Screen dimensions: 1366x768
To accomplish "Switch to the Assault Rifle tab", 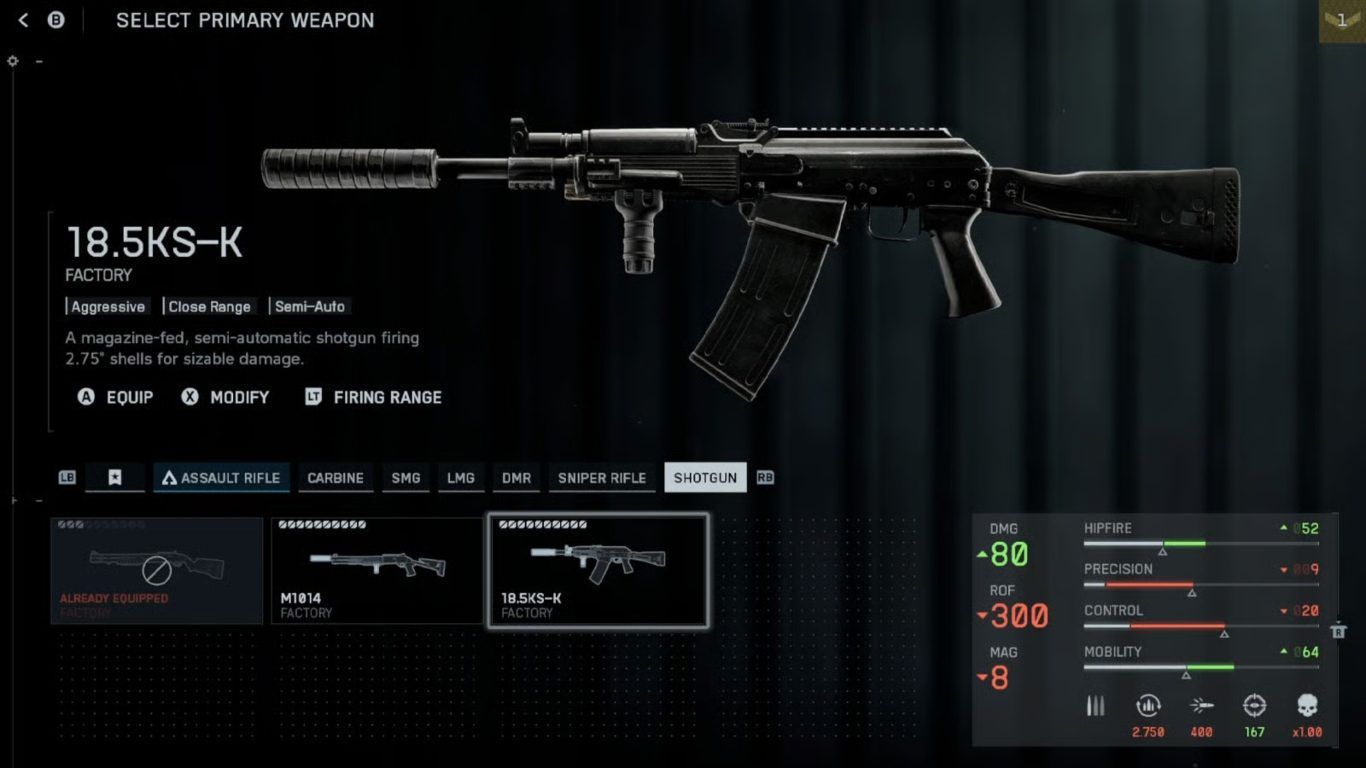I will (x=221, y=478).
